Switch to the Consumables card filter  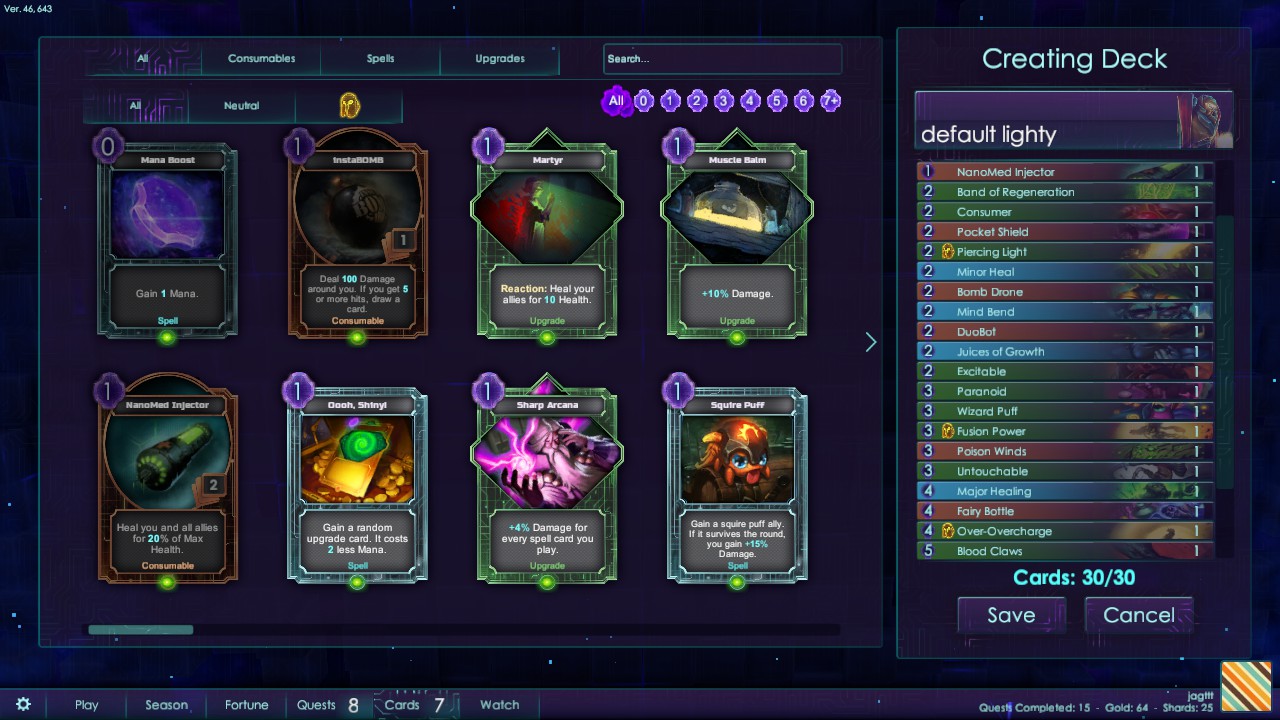261,59
